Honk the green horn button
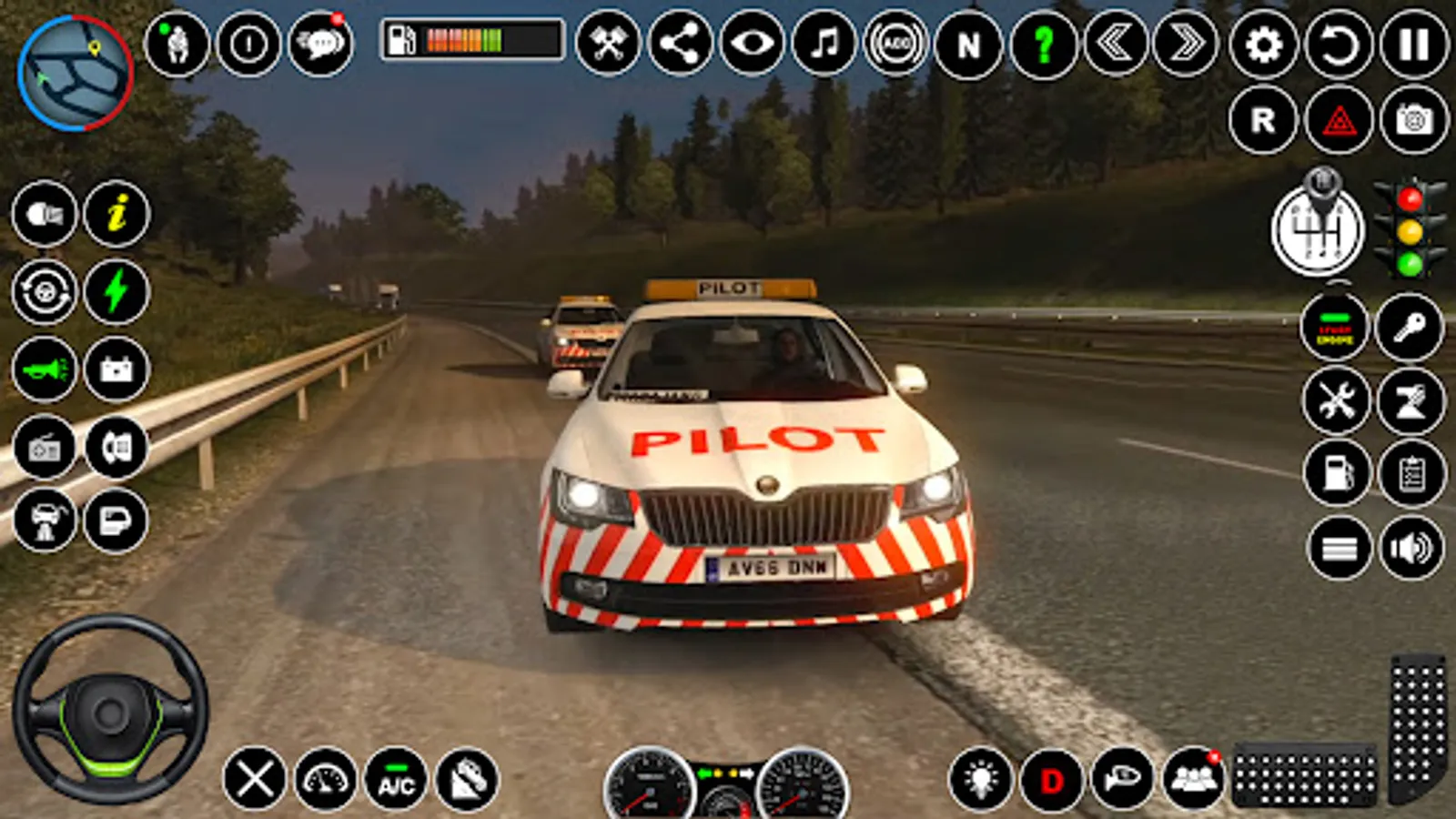This screenshot has width=1456, height=819. pos(45,369)
